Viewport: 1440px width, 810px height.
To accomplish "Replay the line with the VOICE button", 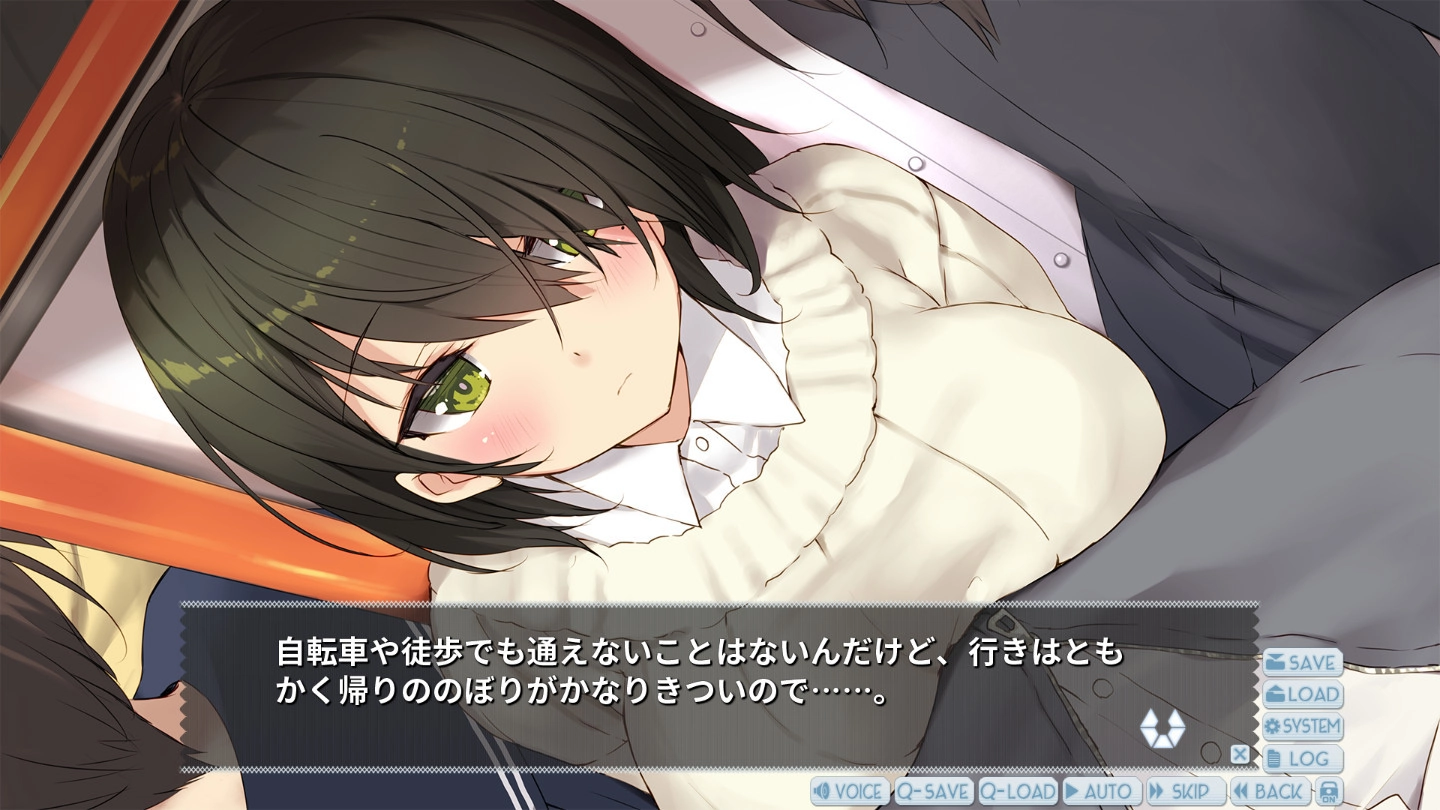I will click(x=849, y=792).
